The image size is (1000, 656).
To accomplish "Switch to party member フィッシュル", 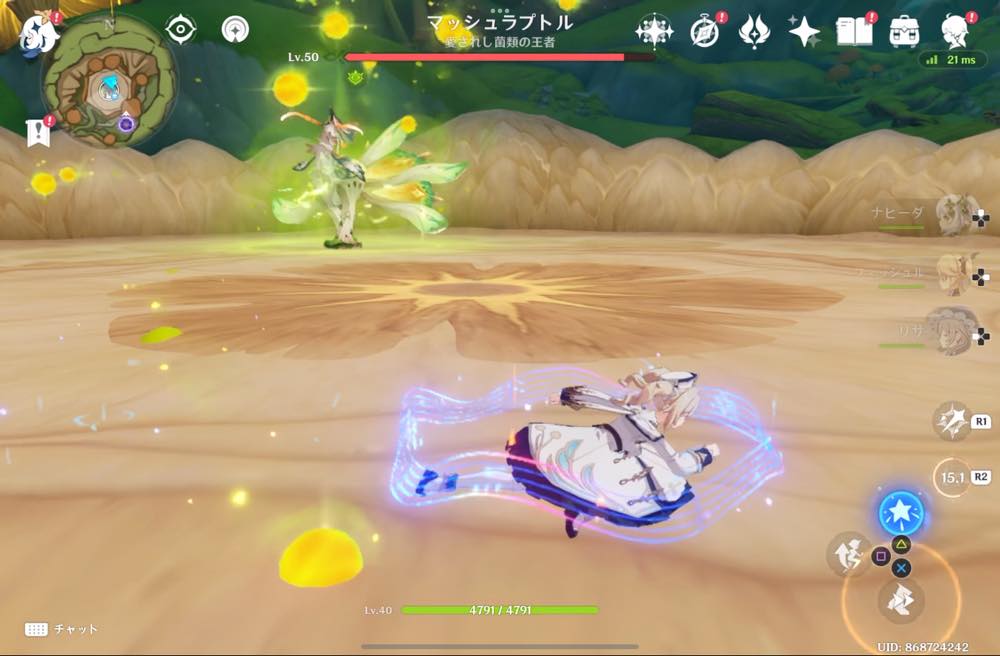I will [x=955, y=272].
